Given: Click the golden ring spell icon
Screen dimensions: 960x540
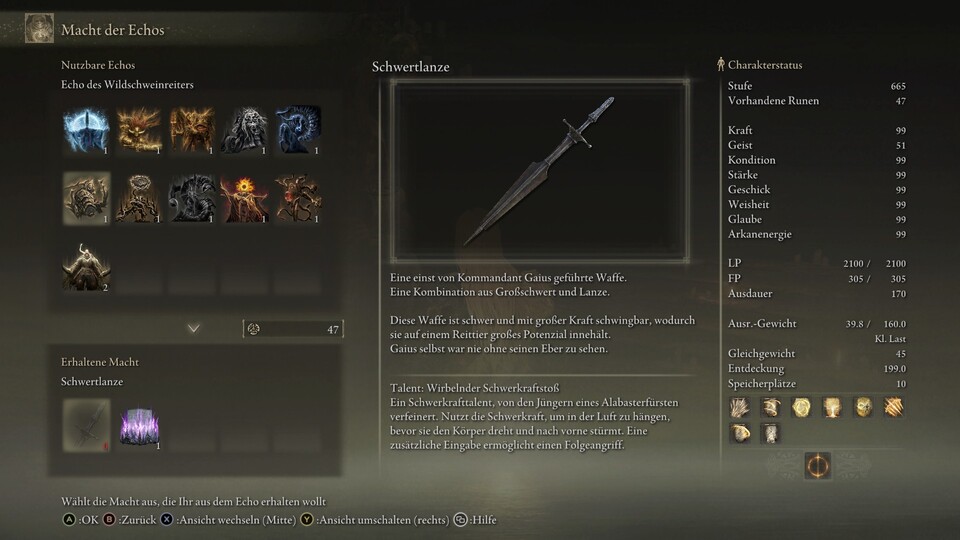Looking at the screenshot, I should [x=800, y=407].
